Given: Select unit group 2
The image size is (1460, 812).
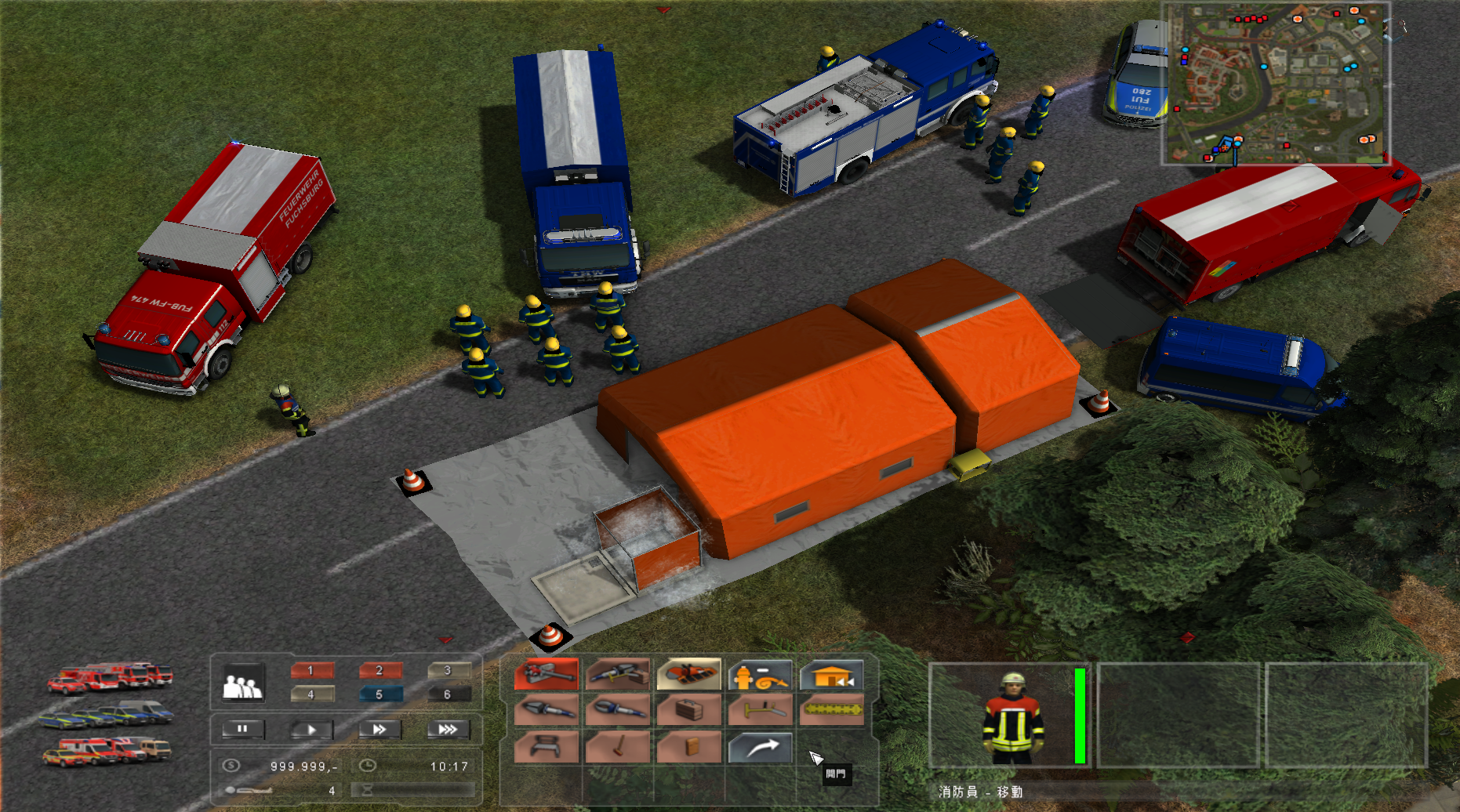Looking at the screenshot, I should pyautogui.click(x=380, y=671).
